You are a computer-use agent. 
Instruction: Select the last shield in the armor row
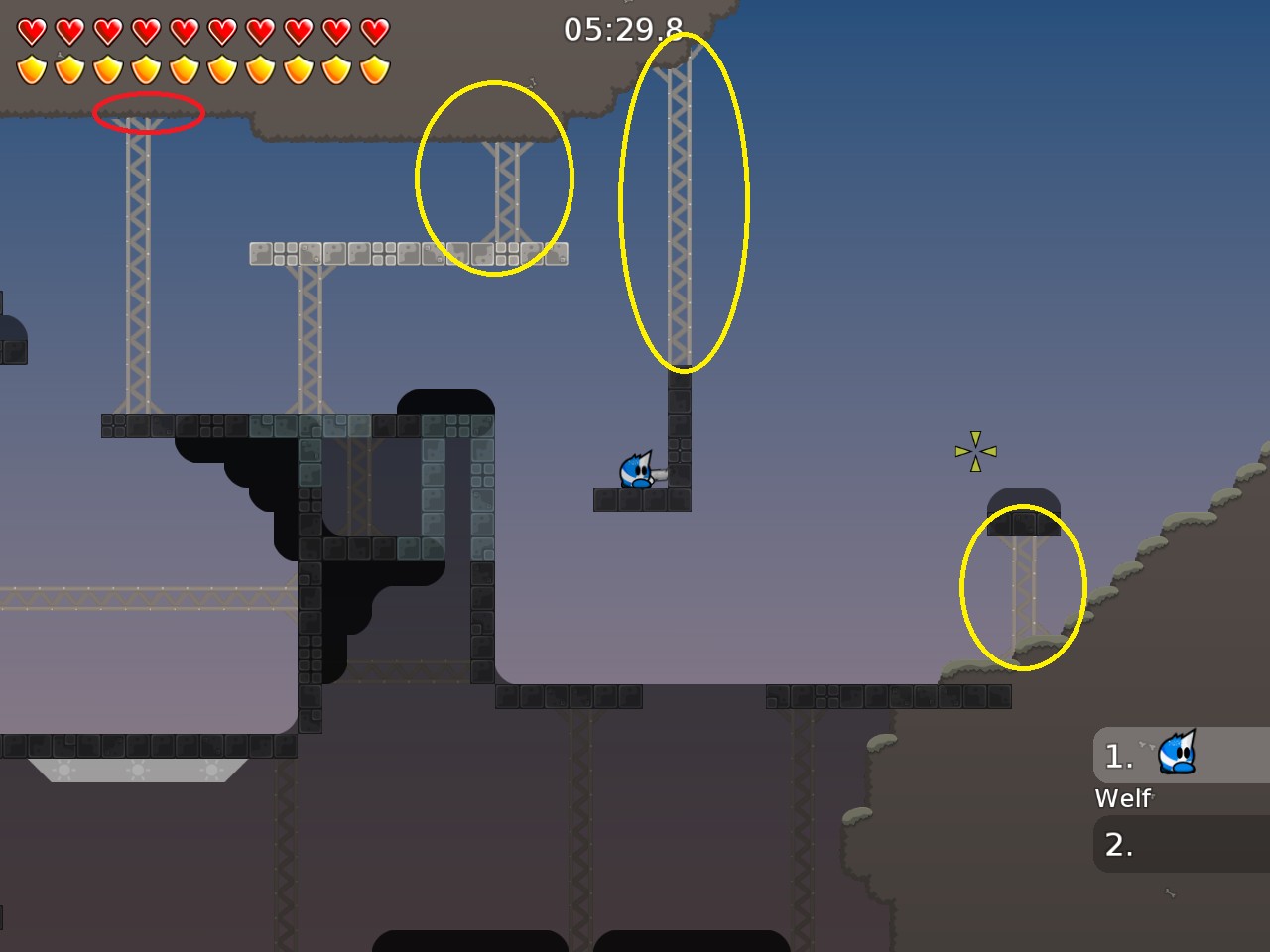point(373,69)
